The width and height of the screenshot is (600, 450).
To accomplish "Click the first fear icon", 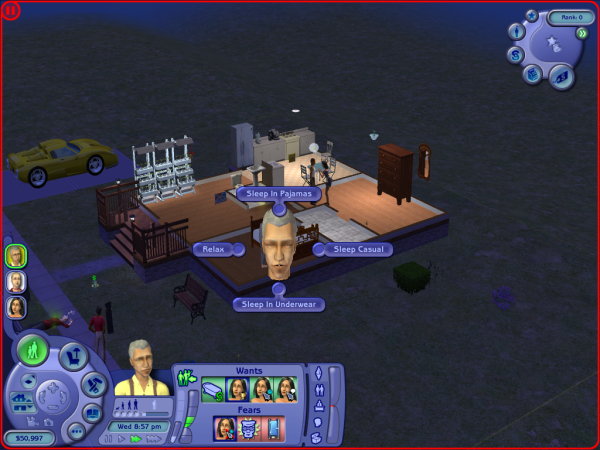I will click(x=224, y=428).
